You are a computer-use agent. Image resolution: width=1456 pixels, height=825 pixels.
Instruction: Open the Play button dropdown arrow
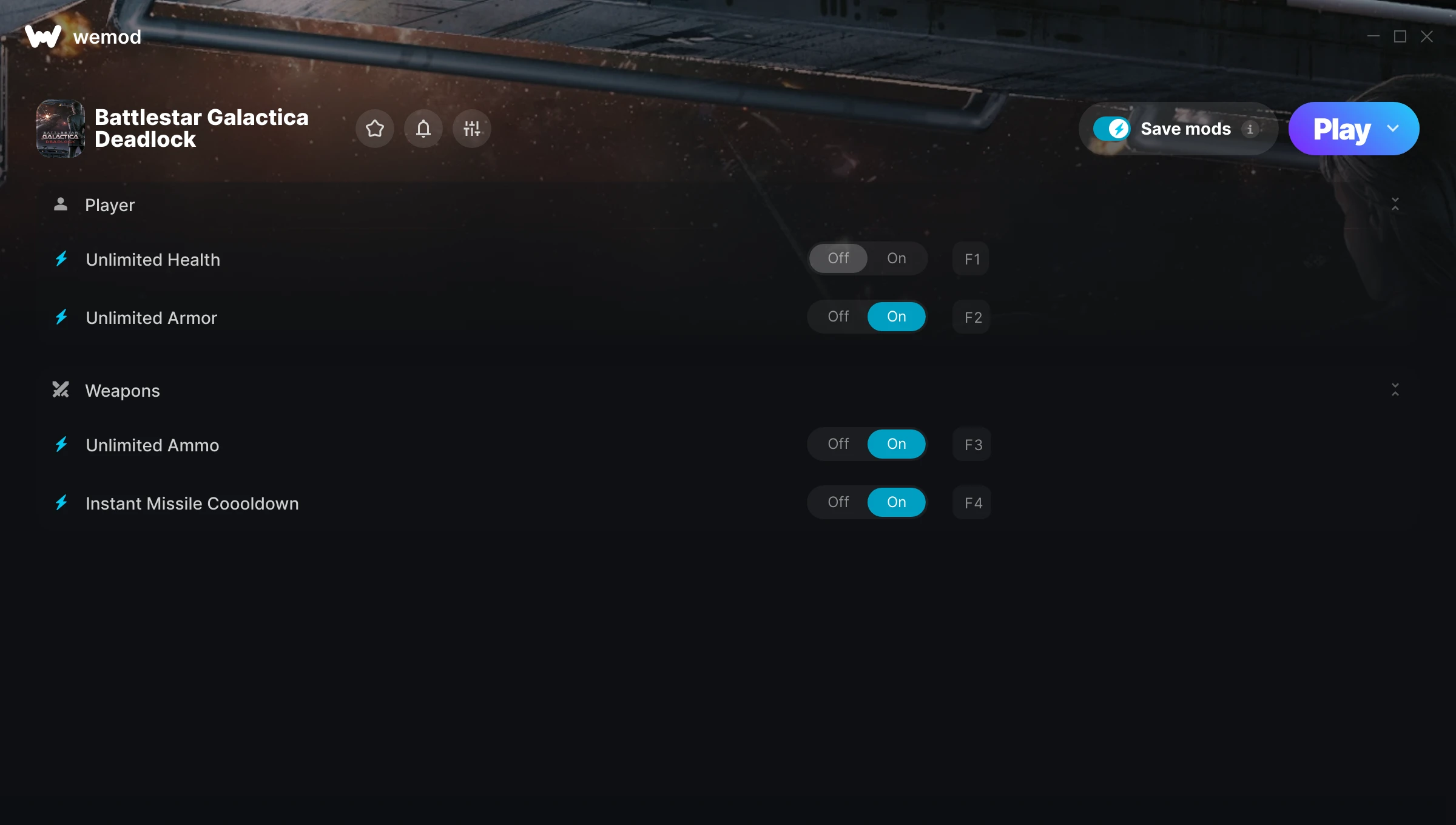click(1393, 129)
